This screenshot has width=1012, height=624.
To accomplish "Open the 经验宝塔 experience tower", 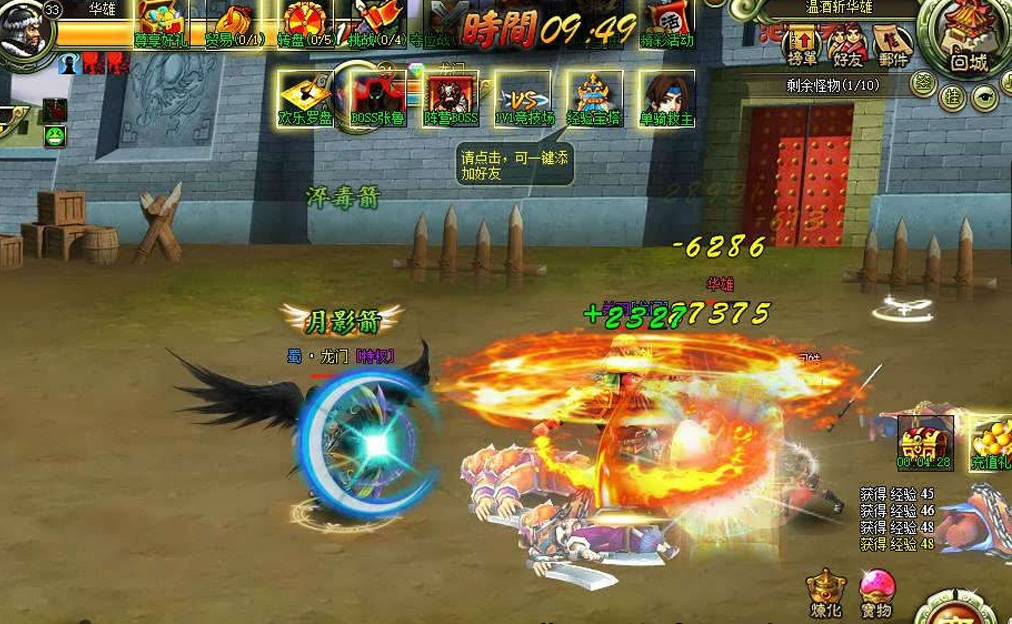I will [x=595, y=94].
